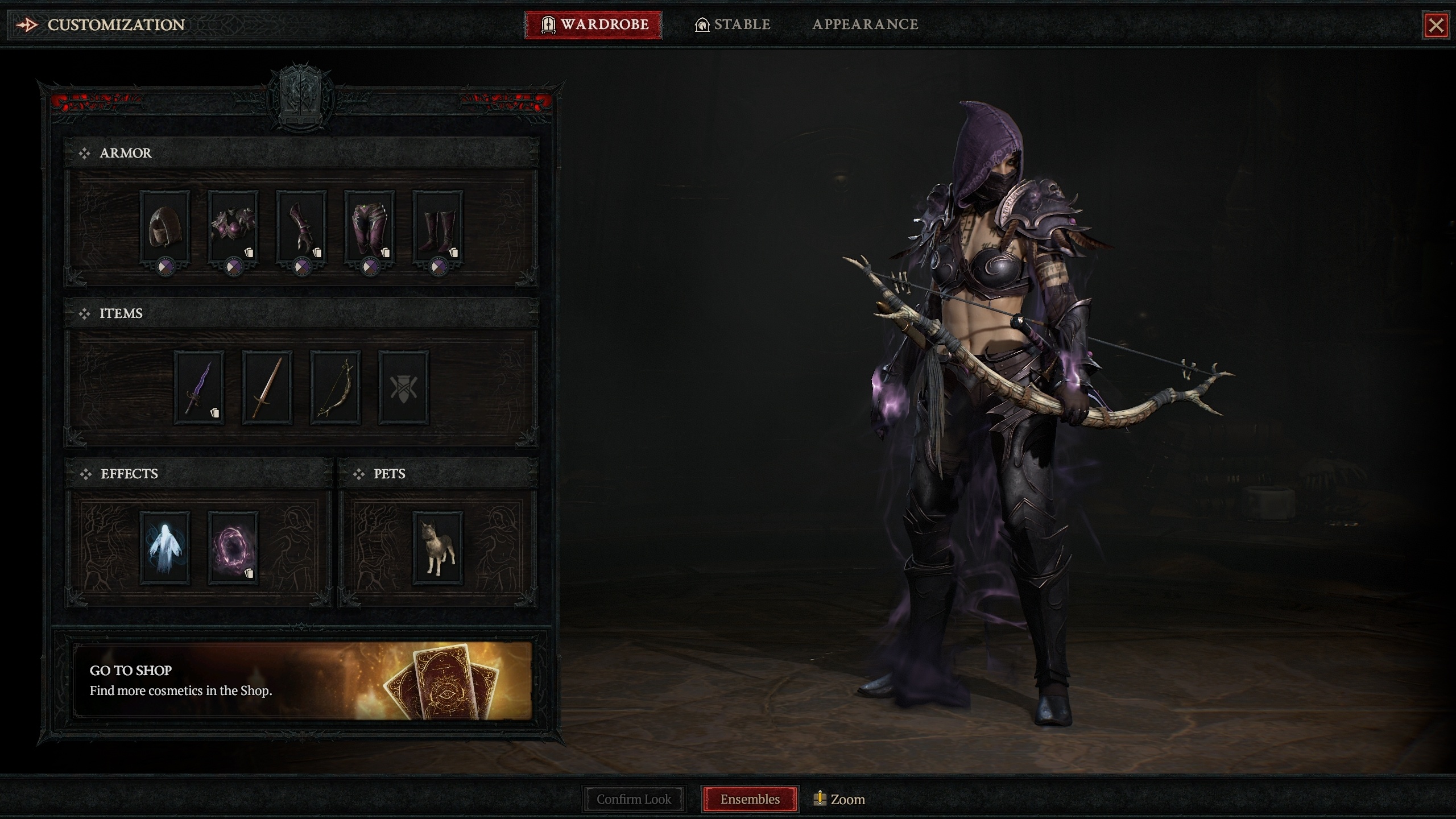Image resolution: width=1456 pixels, height=819 pixels.
Task: Select the Wardrobe tab
Action: click(593, 24)
